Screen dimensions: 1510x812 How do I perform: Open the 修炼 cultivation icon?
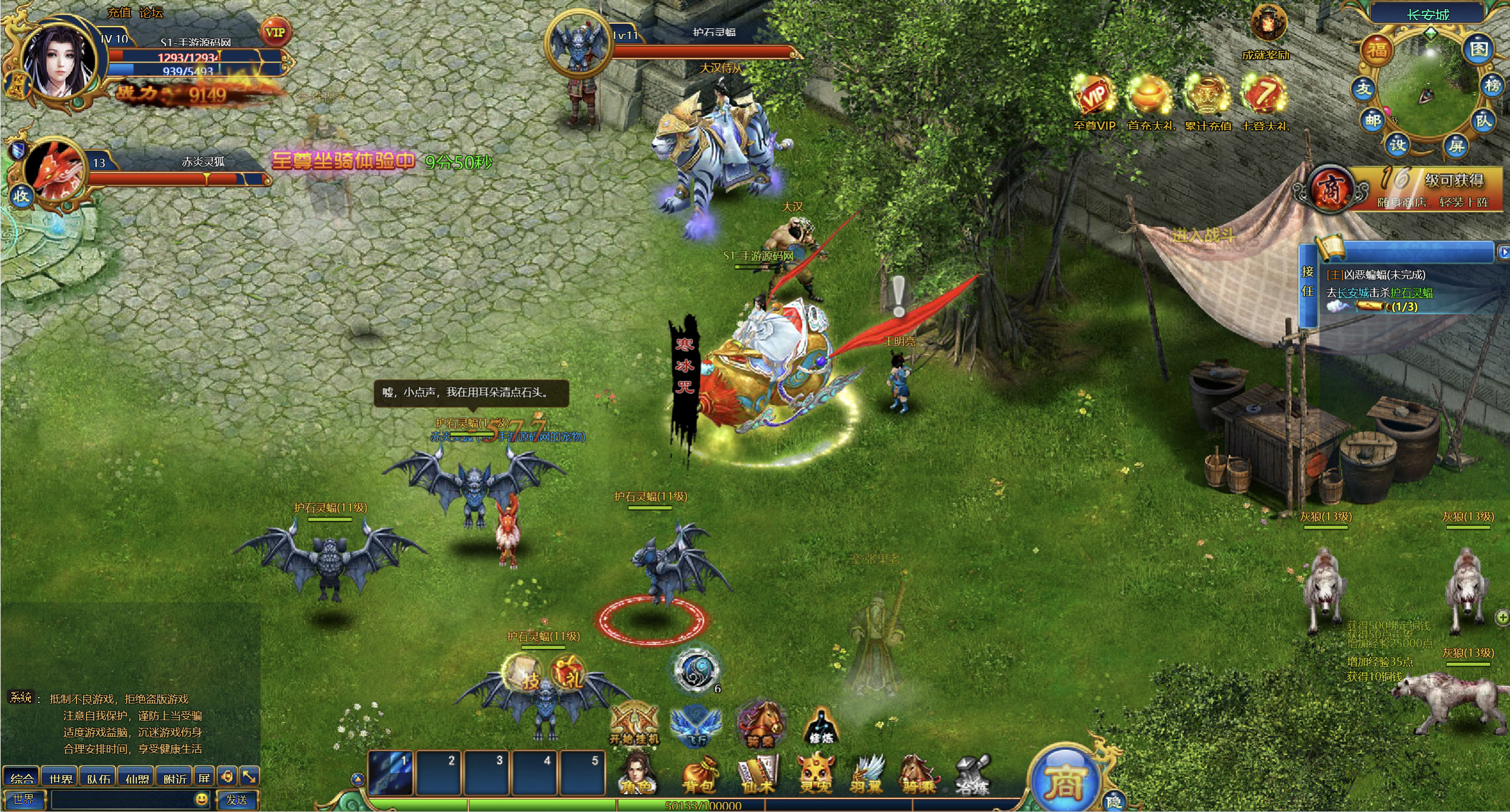click(821, 727)
